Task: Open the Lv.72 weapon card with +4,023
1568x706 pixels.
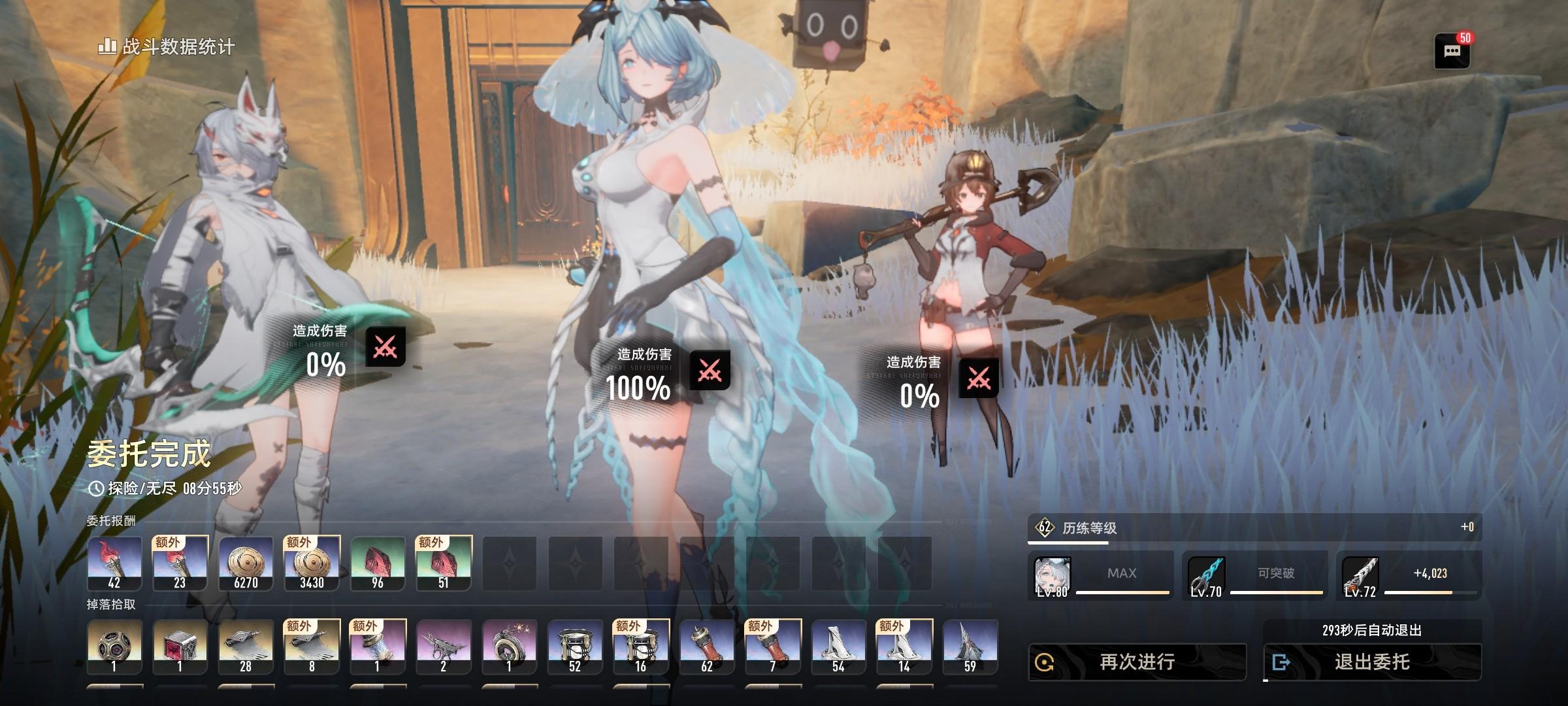Action: point(1409,575)
